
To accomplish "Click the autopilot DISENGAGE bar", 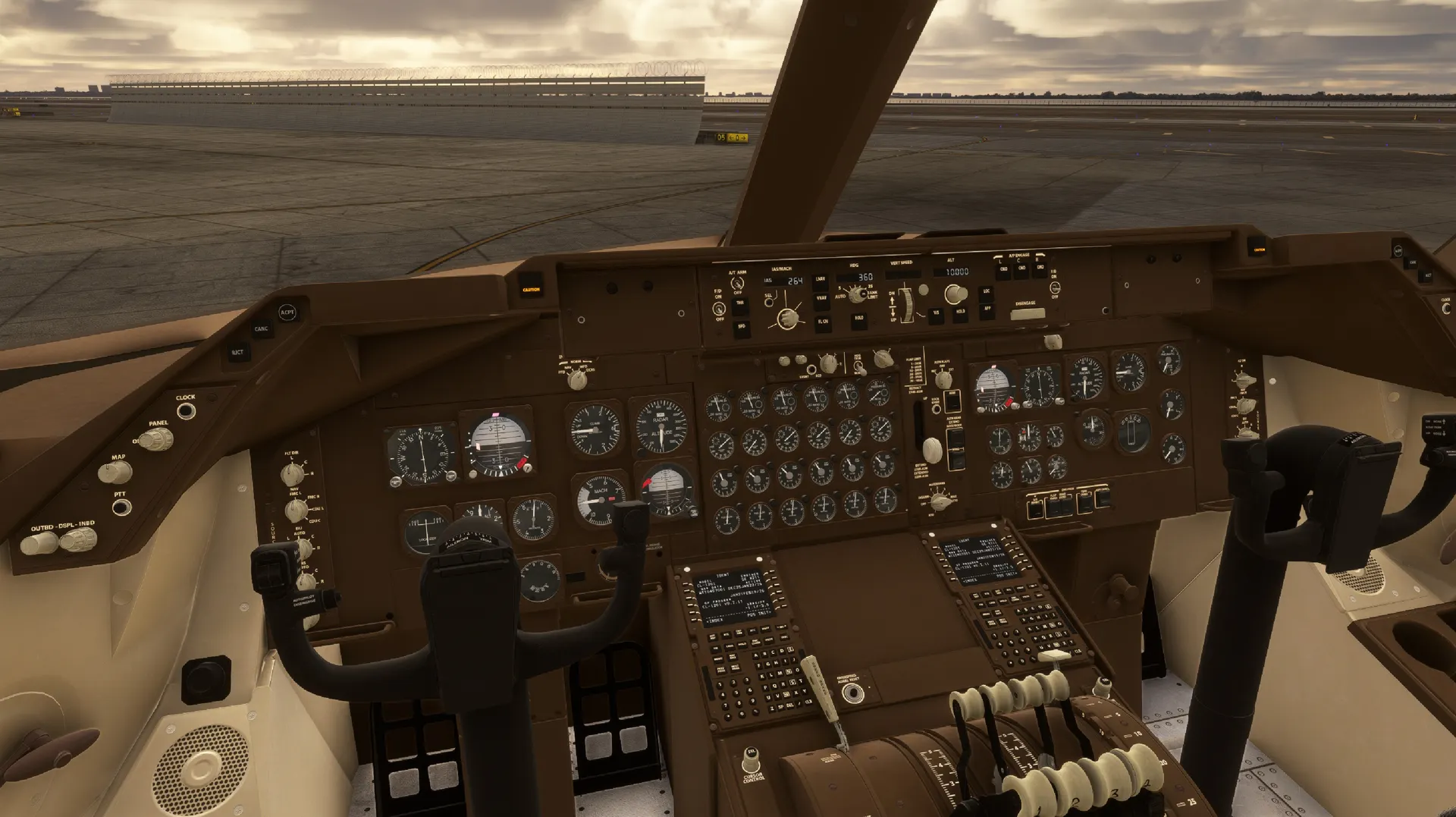I will pos(1027,314).
